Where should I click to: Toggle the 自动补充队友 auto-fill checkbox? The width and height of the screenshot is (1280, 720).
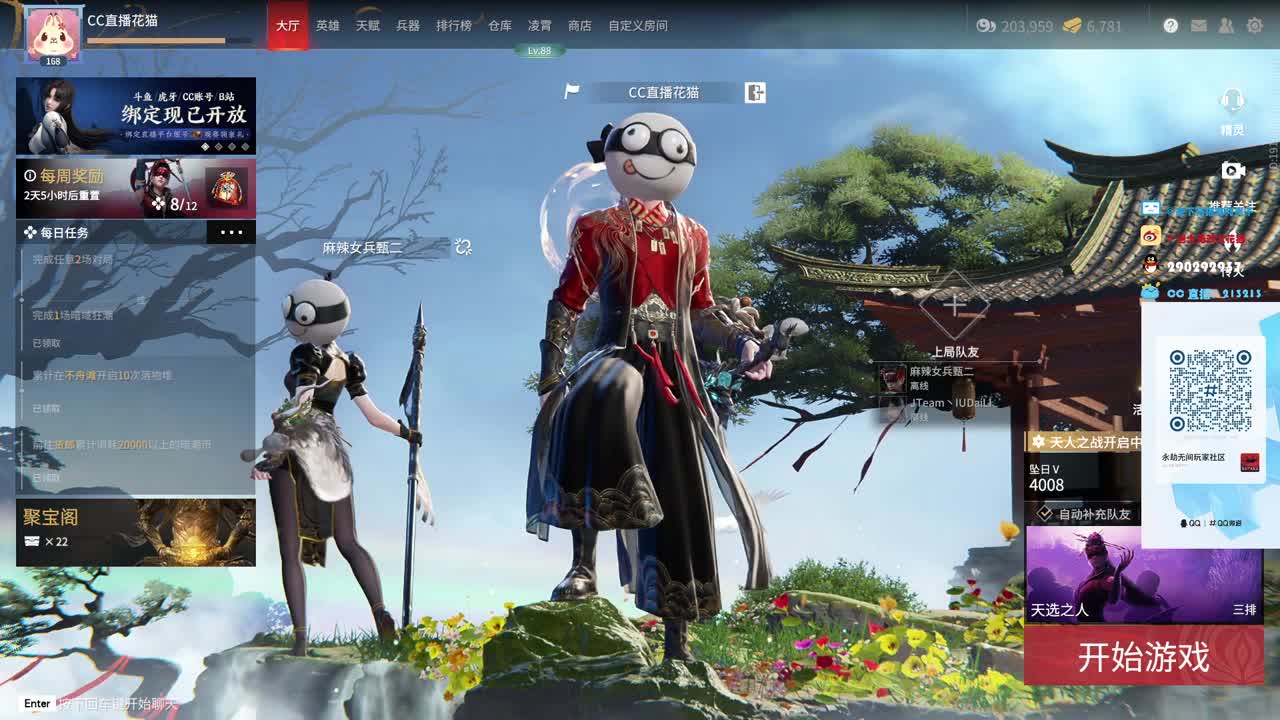click(1045, 514)
